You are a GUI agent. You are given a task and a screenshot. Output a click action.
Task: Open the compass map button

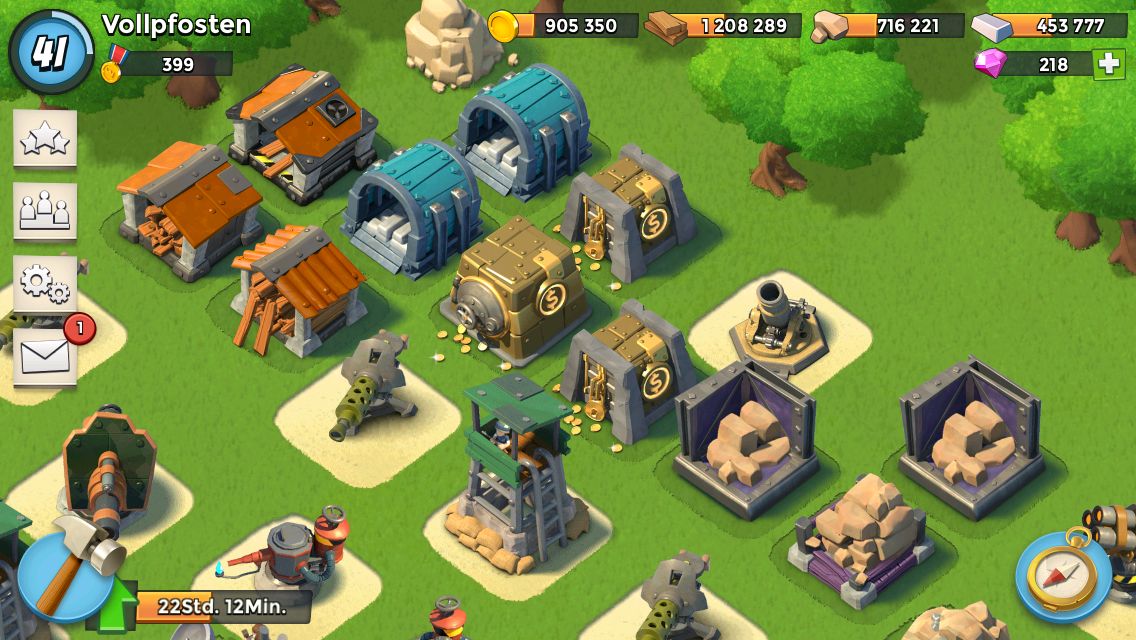1063,575
